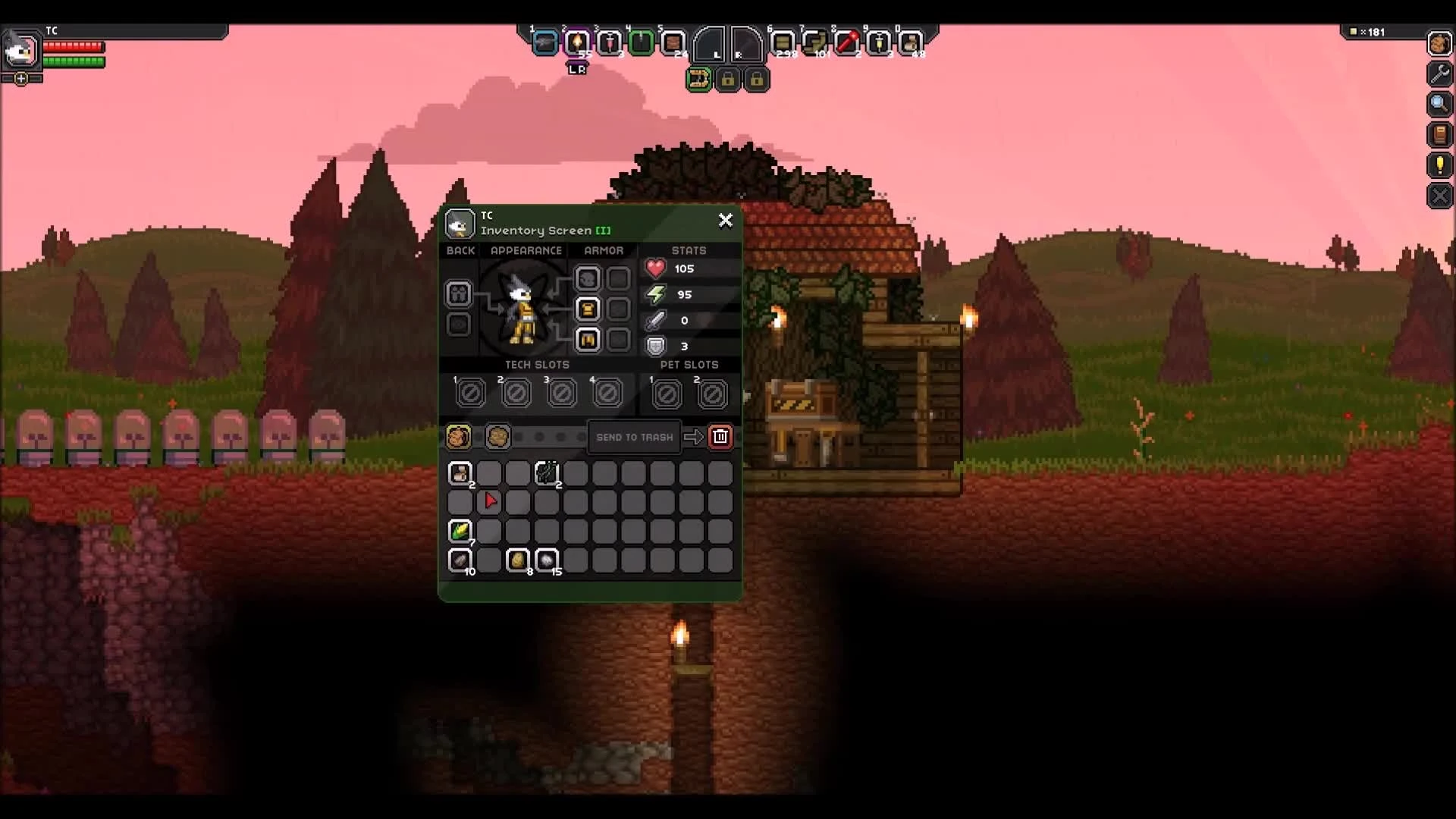The image size is (1456, 819).
Task: Select the wooden planks in hotbar slot 6
Action: pyautogui.click(x=784, y=43)
